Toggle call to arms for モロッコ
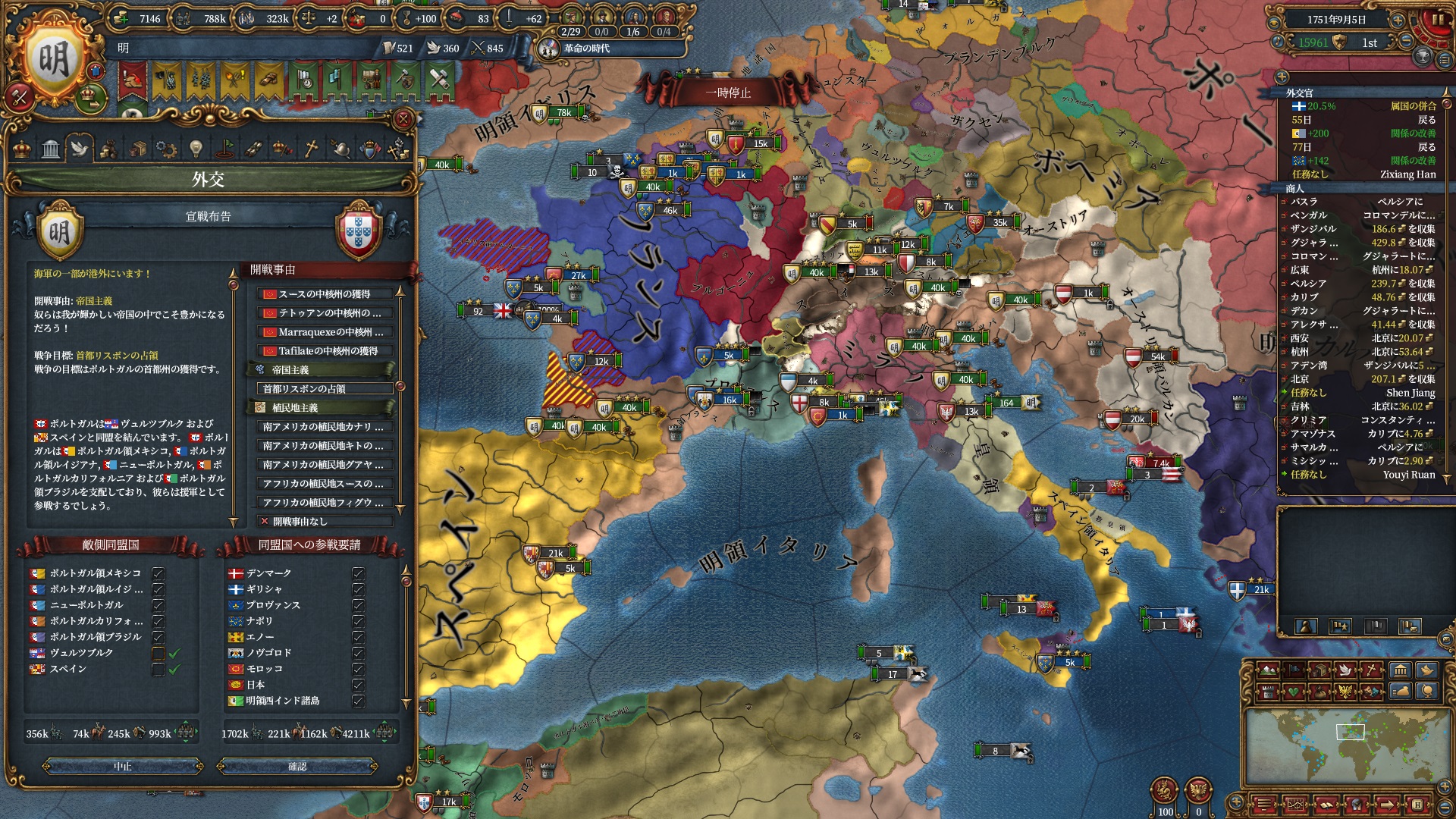The width and height of the screenshot is (1456, 819). click(359, 669)
